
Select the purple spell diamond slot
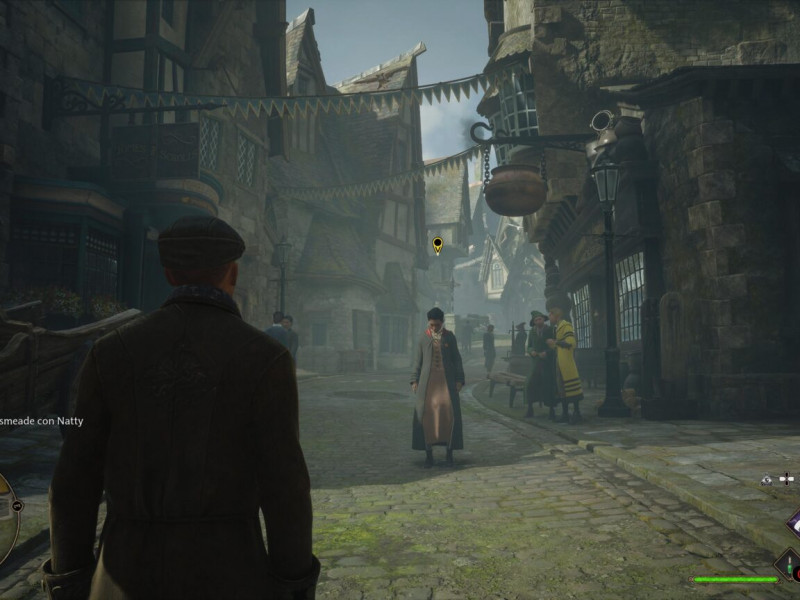(x=794, y=522)
